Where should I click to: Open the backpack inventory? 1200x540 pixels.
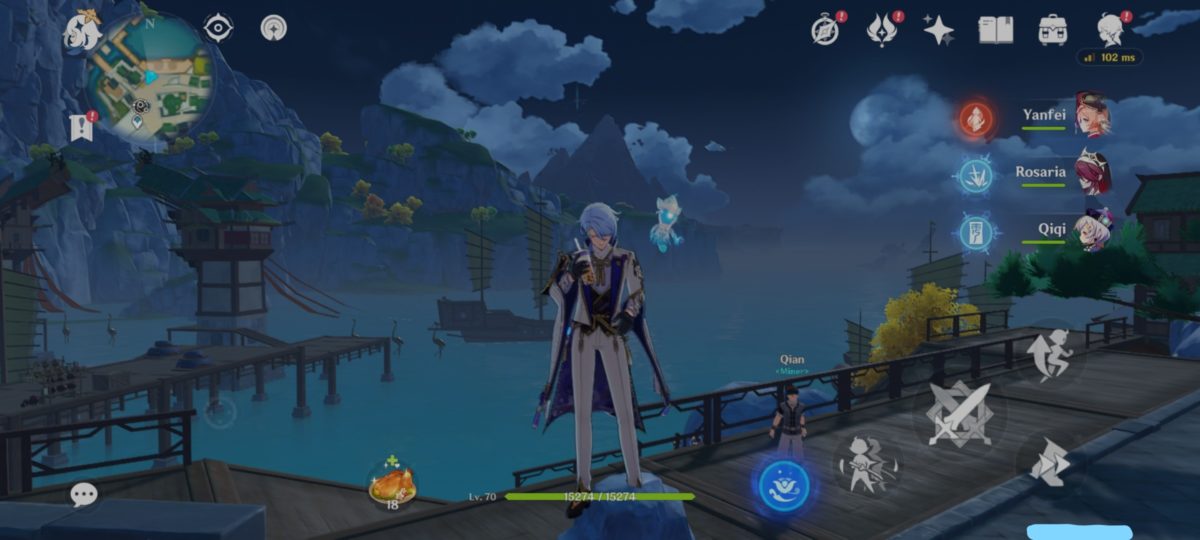pyautogui.click(x=1052, y=30)
